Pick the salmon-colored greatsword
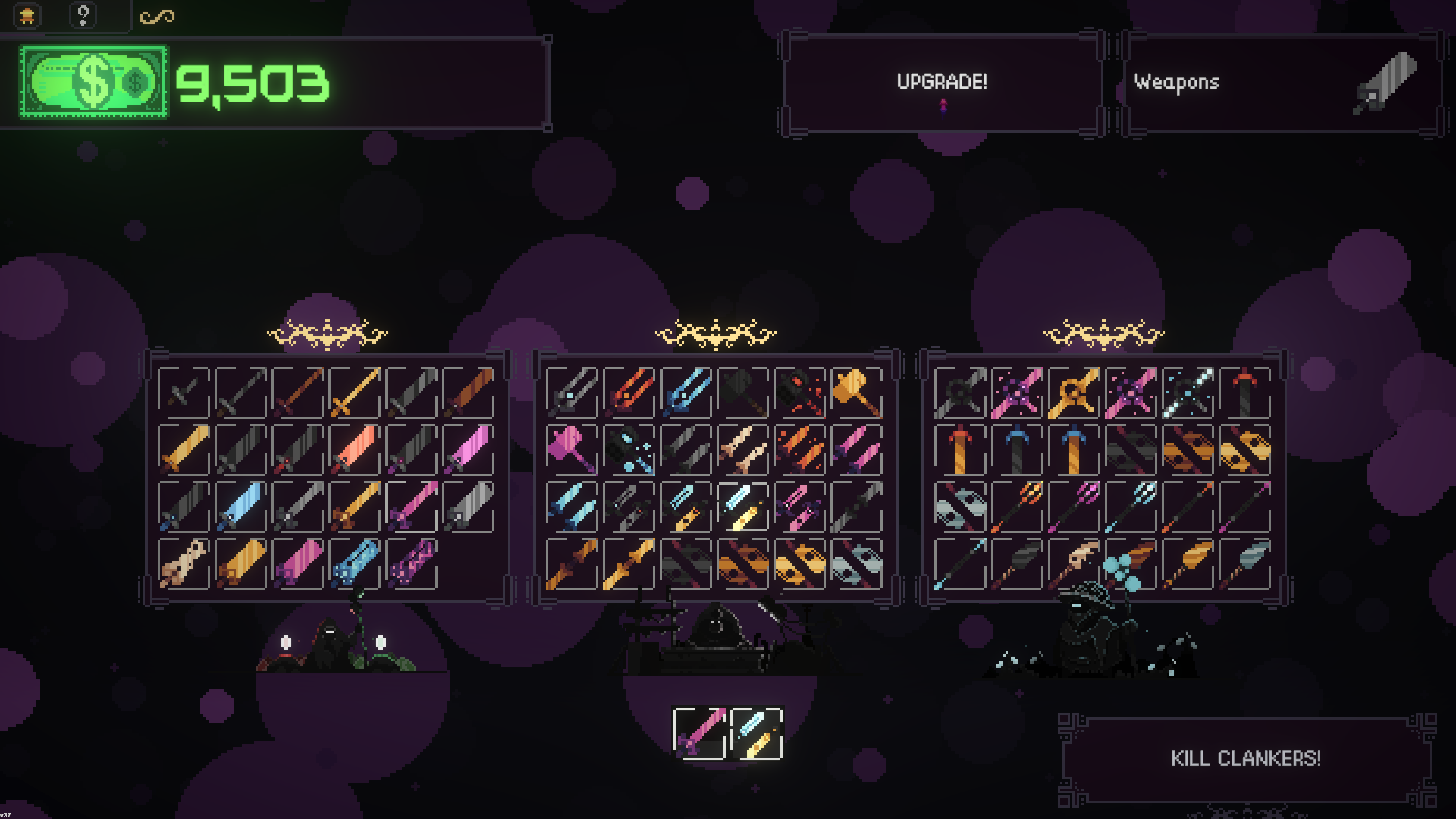Screen dimensions: 1456x819 point(354,449)
